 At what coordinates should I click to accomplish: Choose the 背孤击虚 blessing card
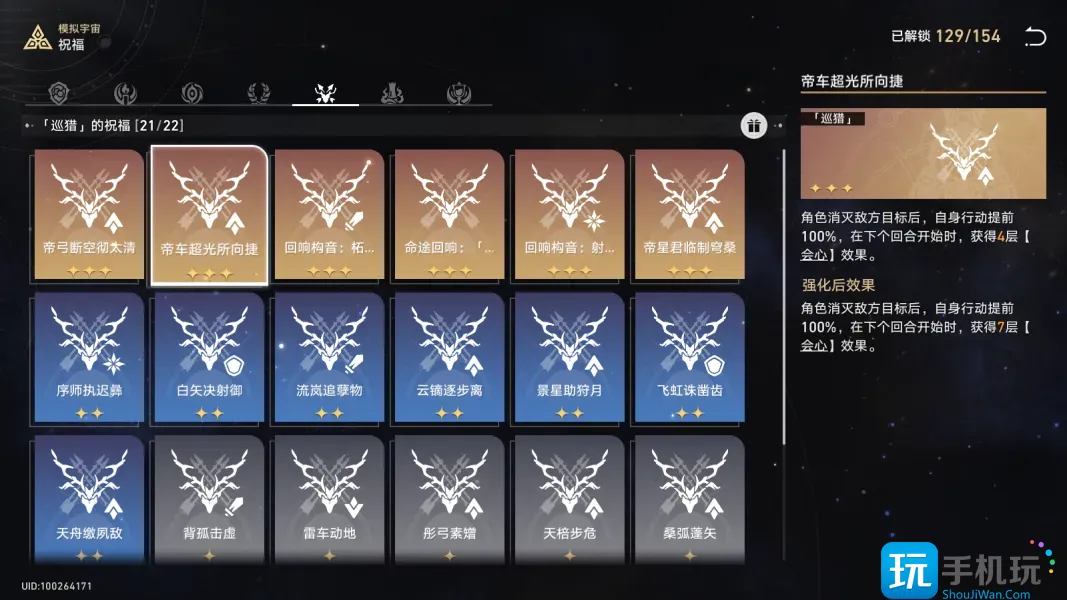[209, 500]
